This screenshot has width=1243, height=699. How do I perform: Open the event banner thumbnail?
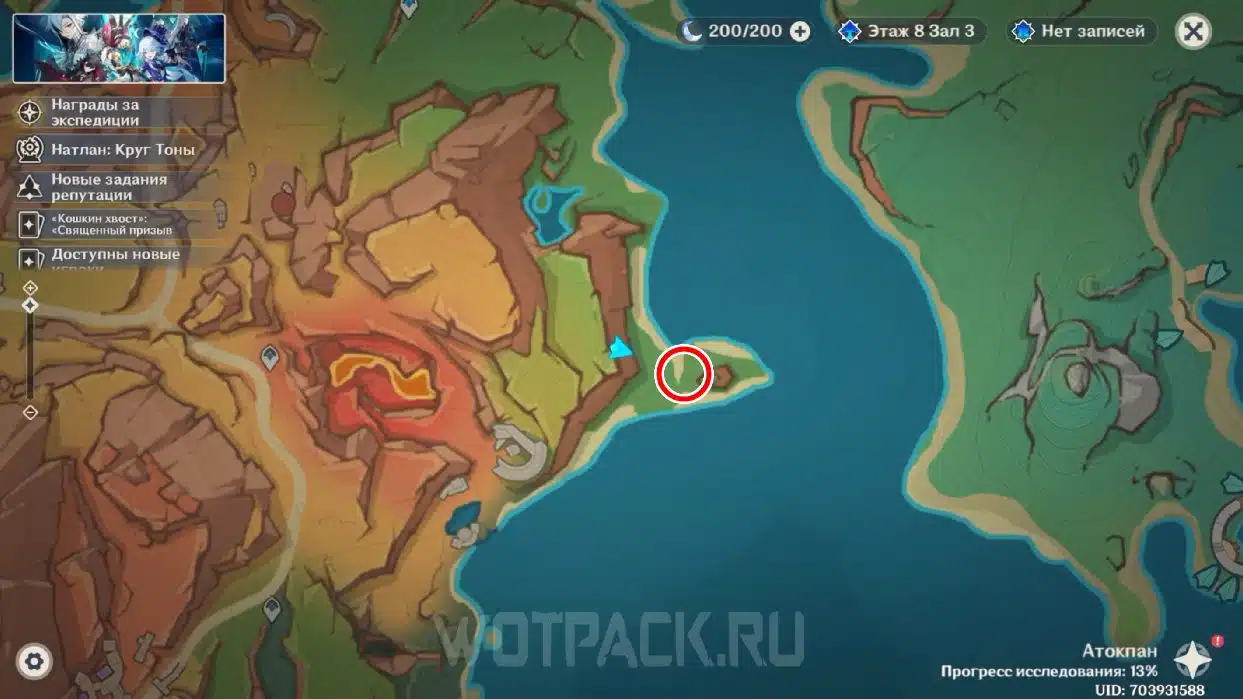pyautogui.click(x=119, y=48)
